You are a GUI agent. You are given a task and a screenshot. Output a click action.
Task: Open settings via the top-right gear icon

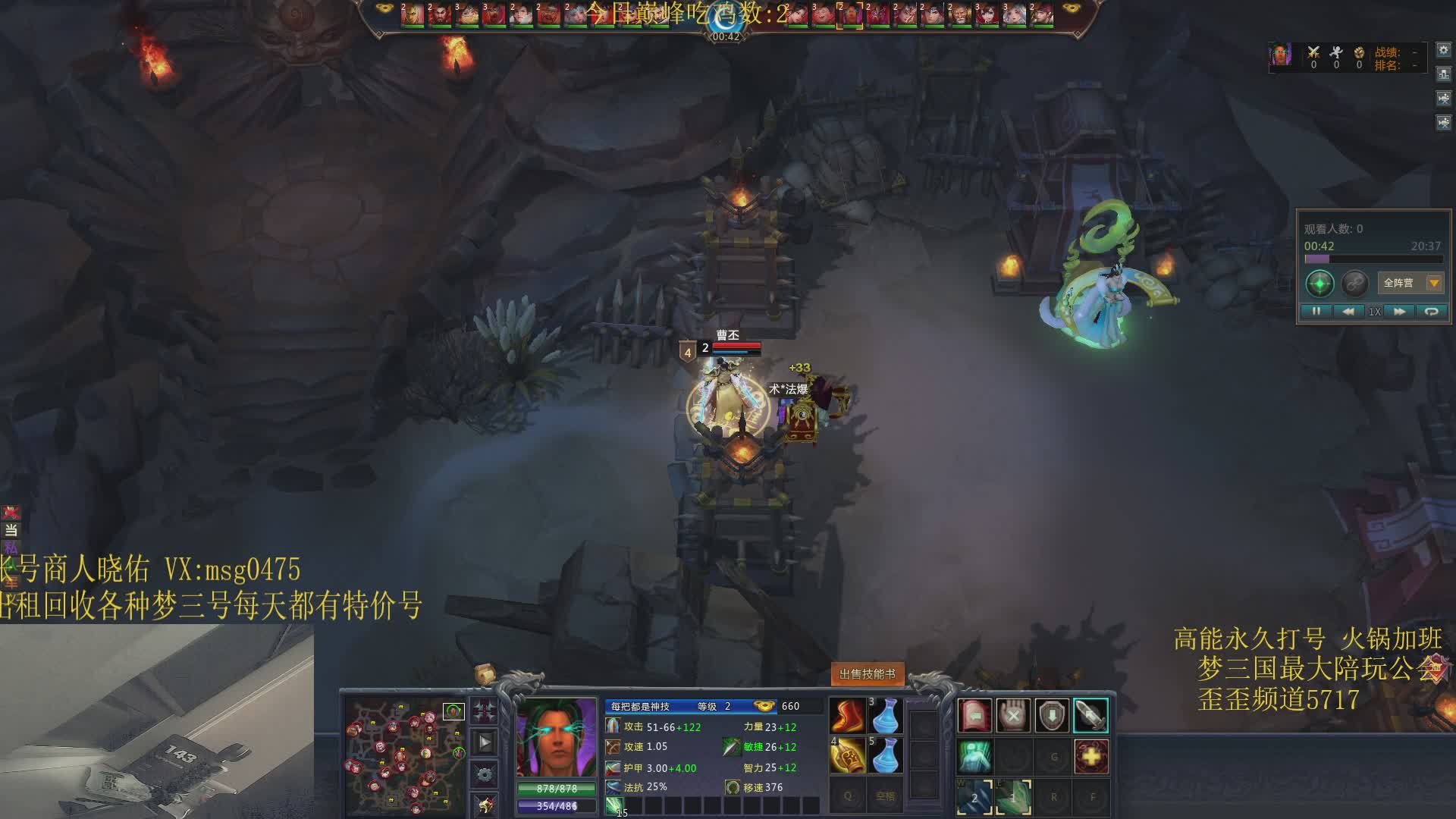[x=1443, y=50]
